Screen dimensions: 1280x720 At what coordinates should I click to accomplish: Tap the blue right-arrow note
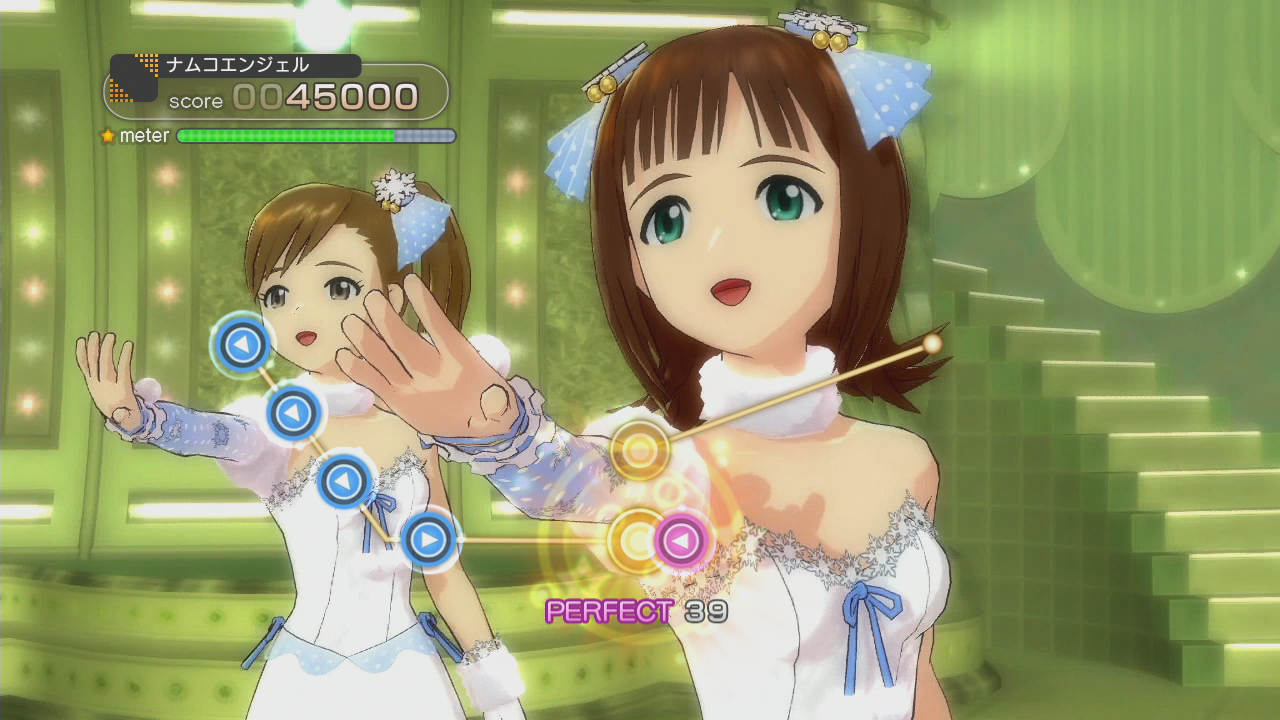429,540
